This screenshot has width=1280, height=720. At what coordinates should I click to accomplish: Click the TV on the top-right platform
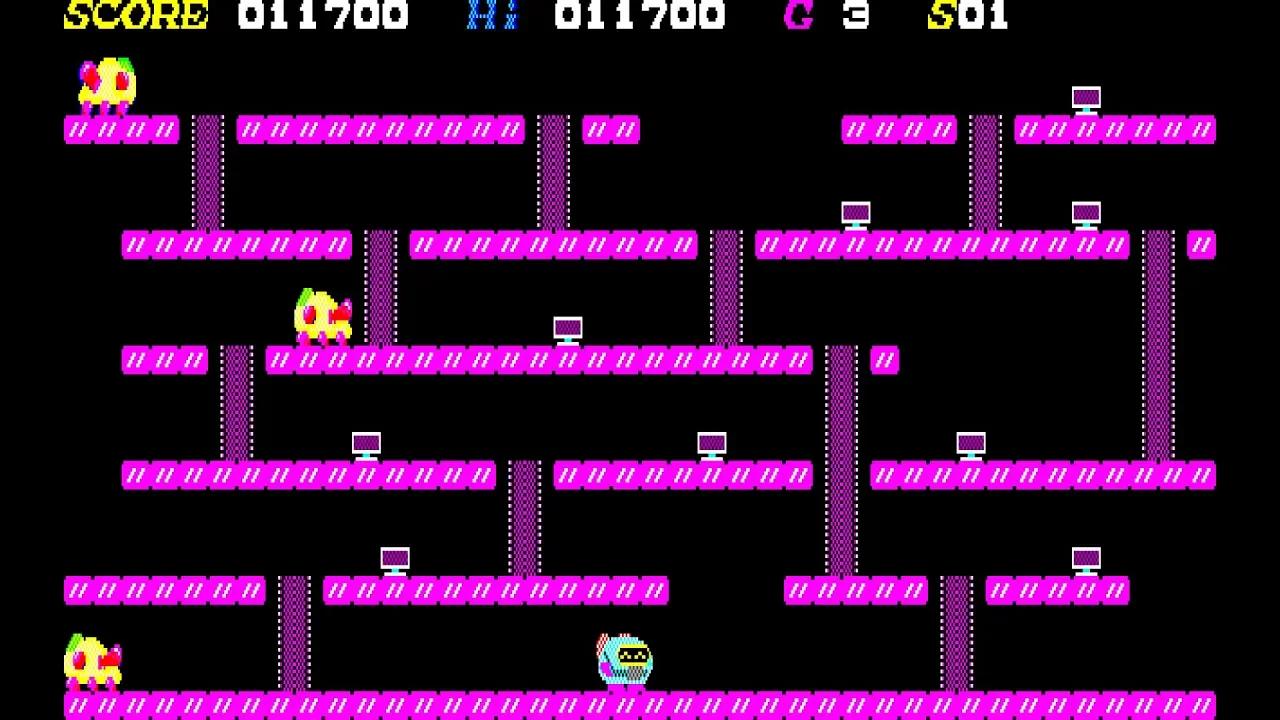click(x=1086, y=98)
